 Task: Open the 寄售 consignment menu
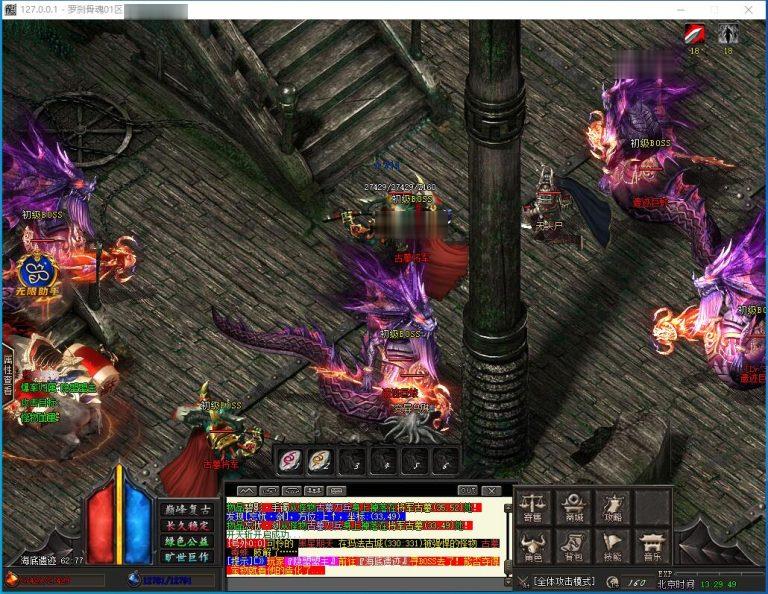tap(533, 507)
